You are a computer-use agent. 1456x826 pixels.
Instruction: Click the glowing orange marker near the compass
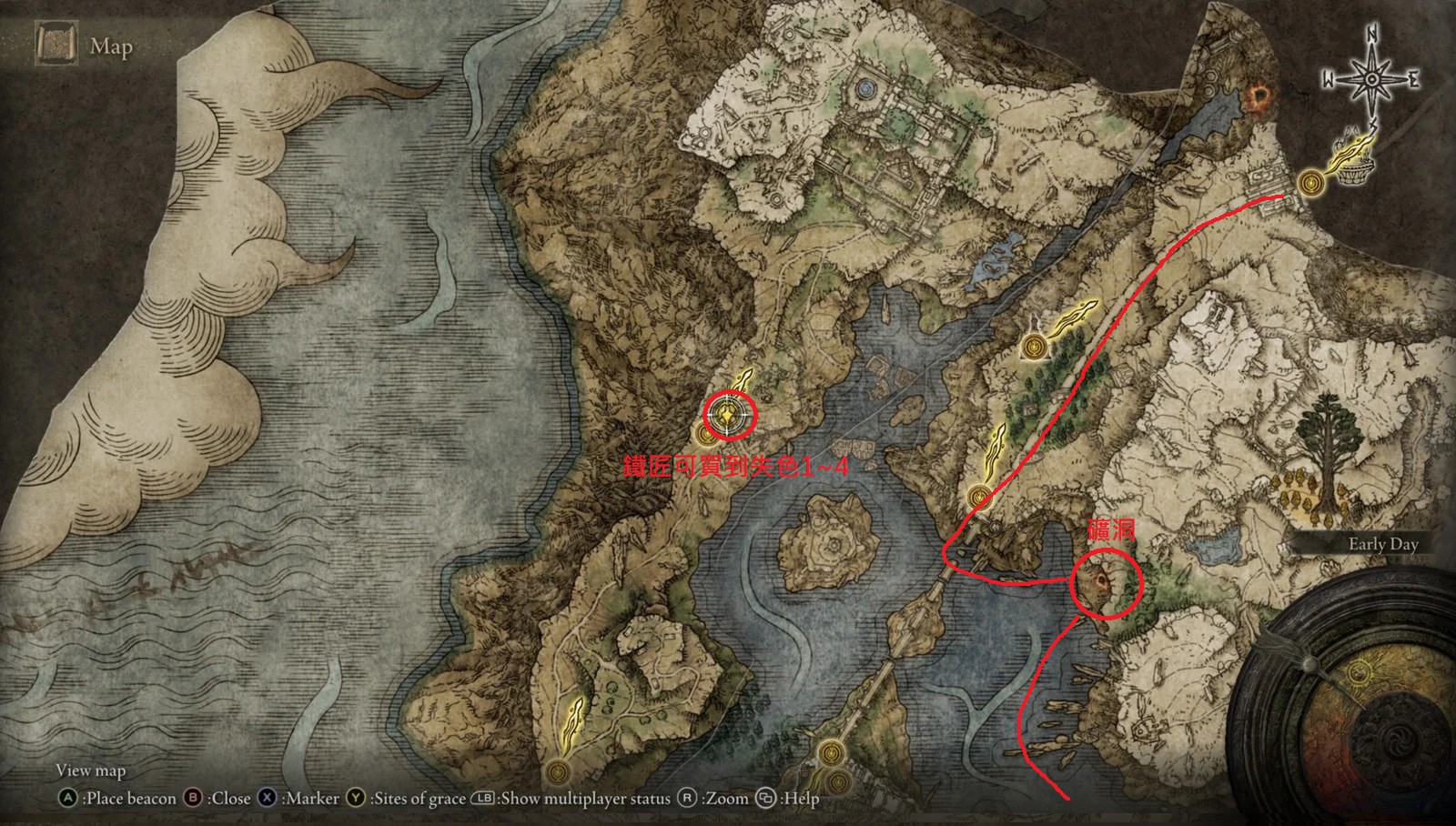[x=1259, y=96]
